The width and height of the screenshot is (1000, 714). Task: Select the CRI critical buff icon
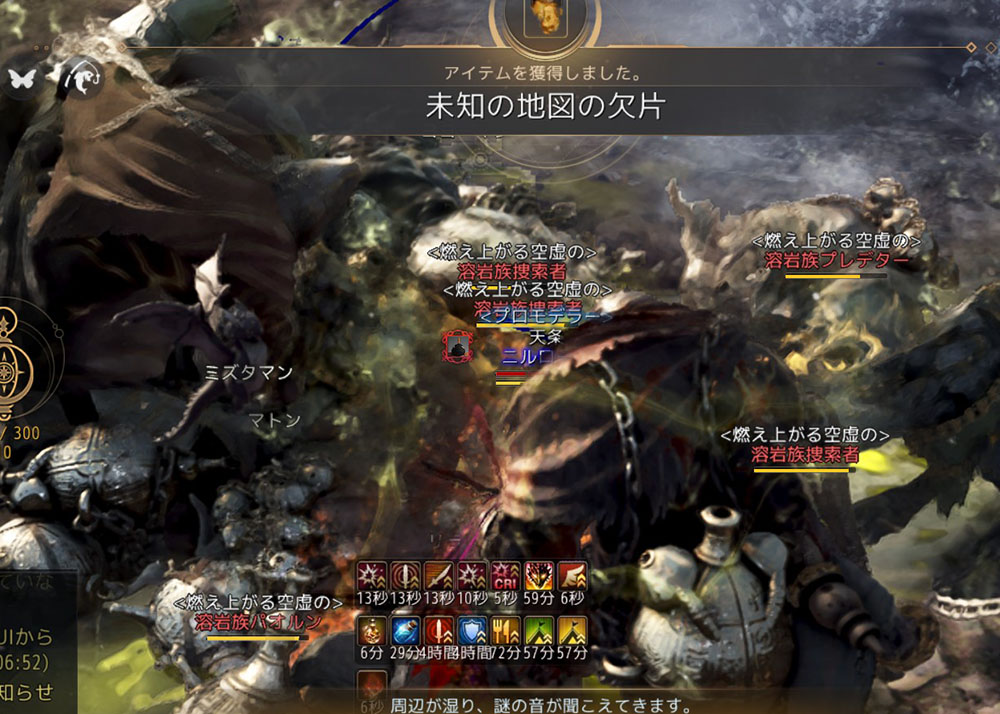click(x=505, y=577)
